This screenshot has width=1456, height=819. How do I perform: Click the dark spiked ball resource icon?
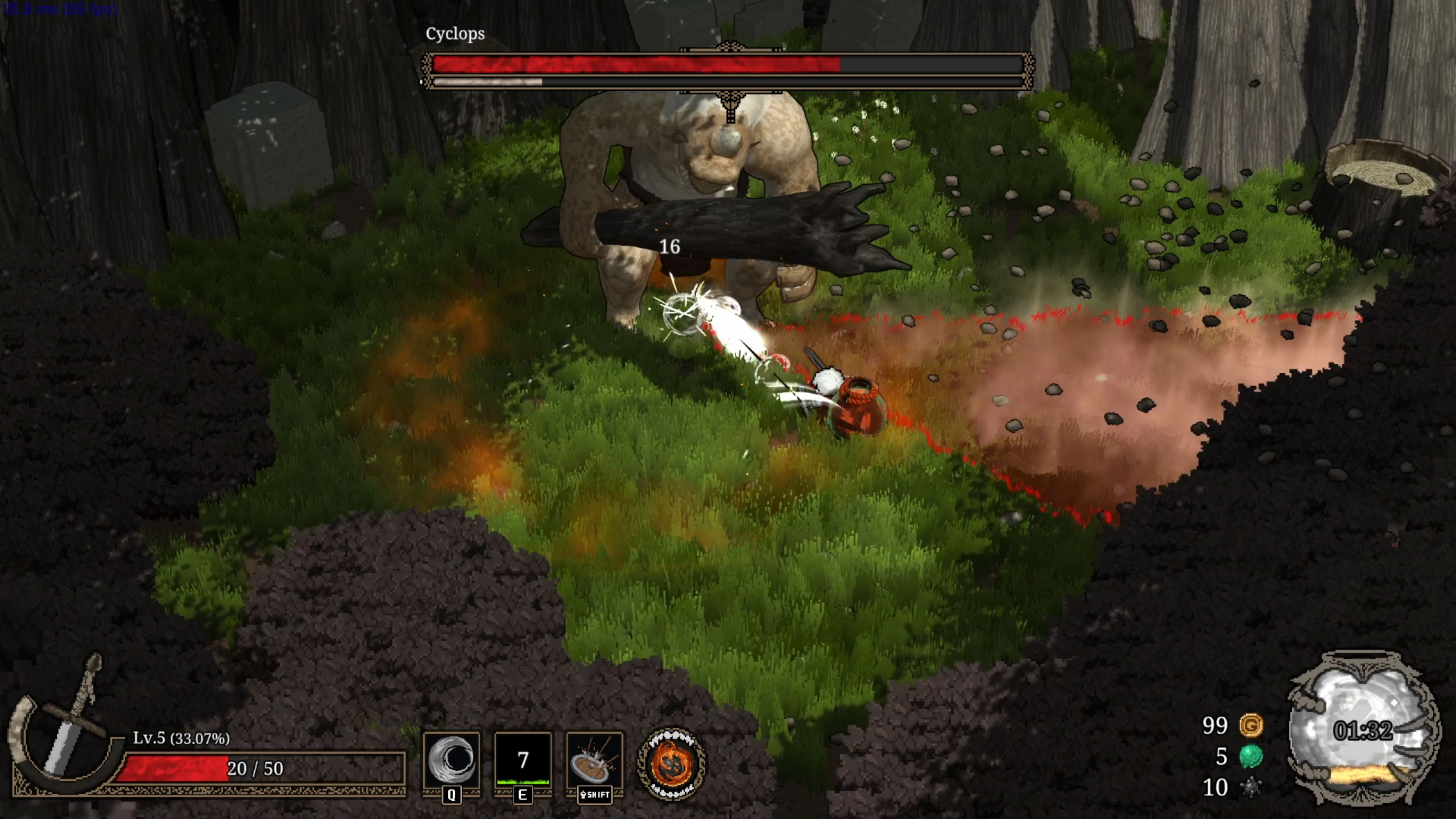pyautogui.click(x=1251, y=788)
